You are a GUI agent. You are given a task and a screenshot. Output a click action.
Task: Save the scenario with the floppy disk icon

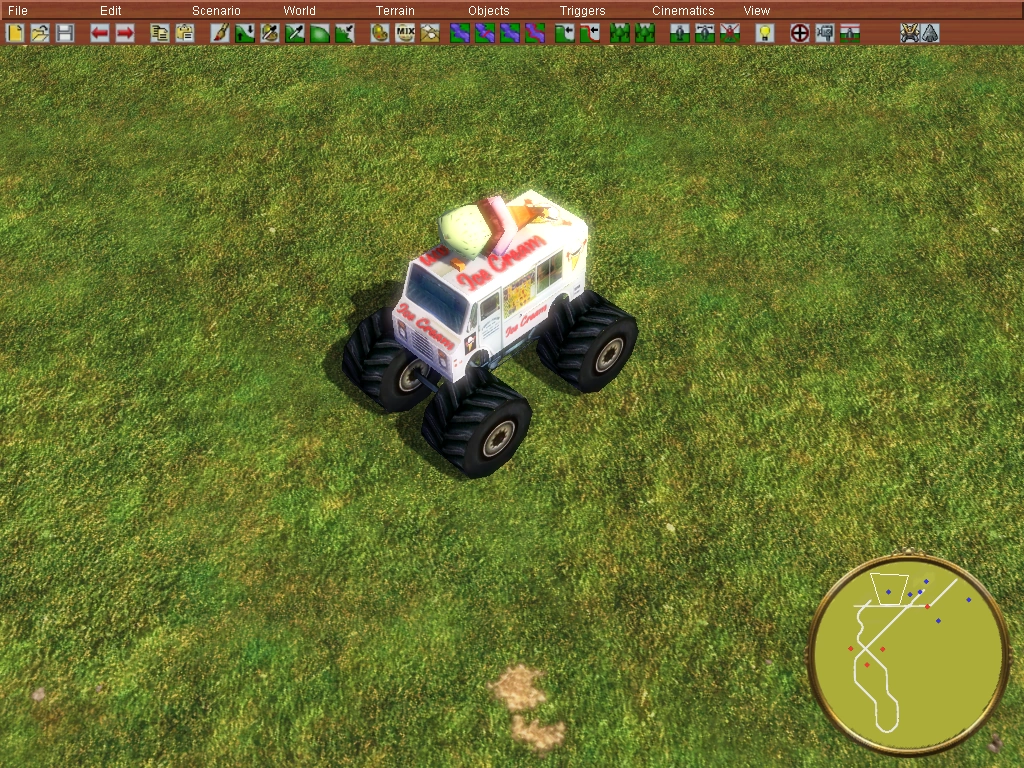[x=64, y=33]
